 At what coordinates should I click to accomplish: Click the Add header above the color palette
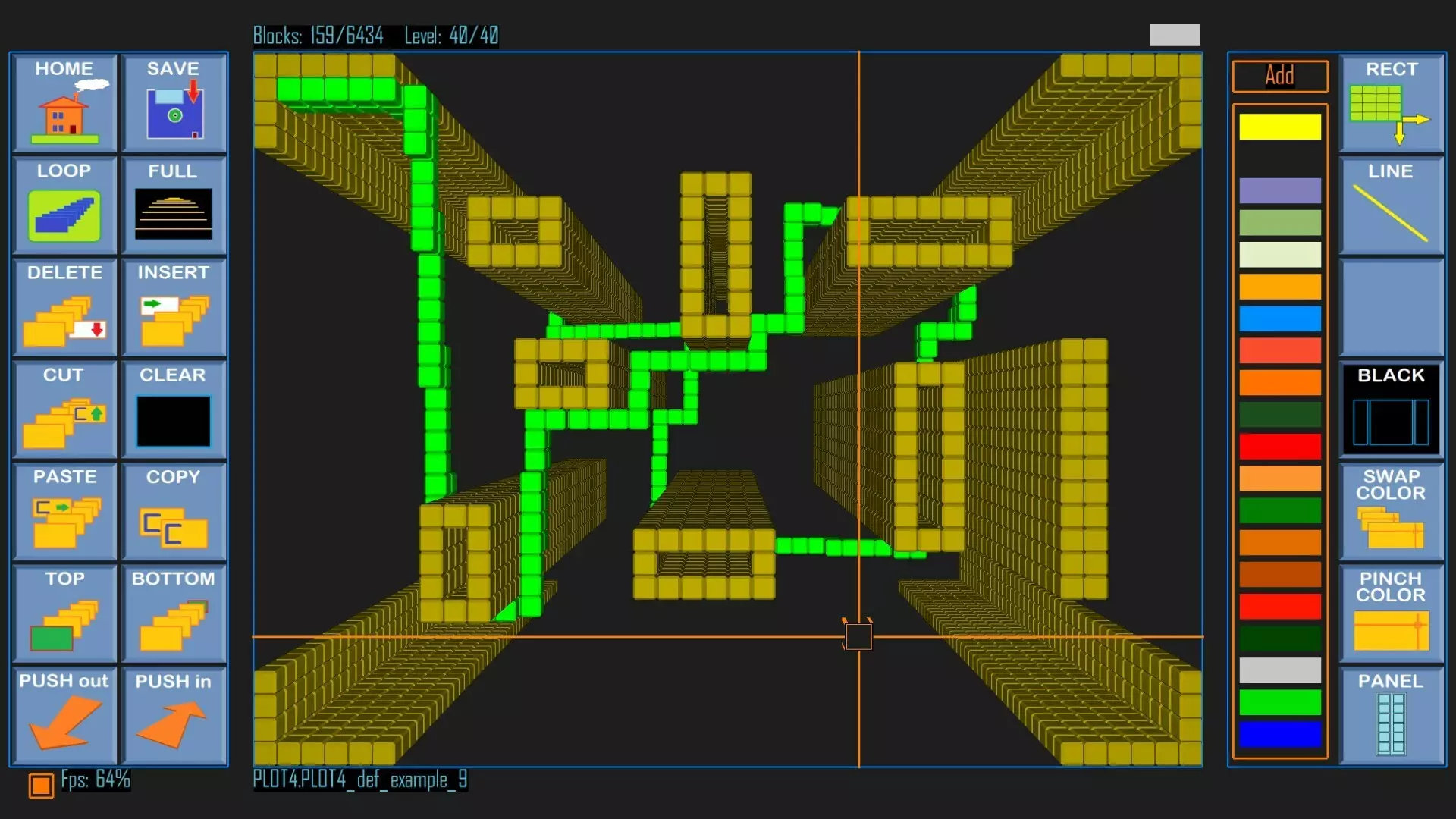coord(1279,76)
